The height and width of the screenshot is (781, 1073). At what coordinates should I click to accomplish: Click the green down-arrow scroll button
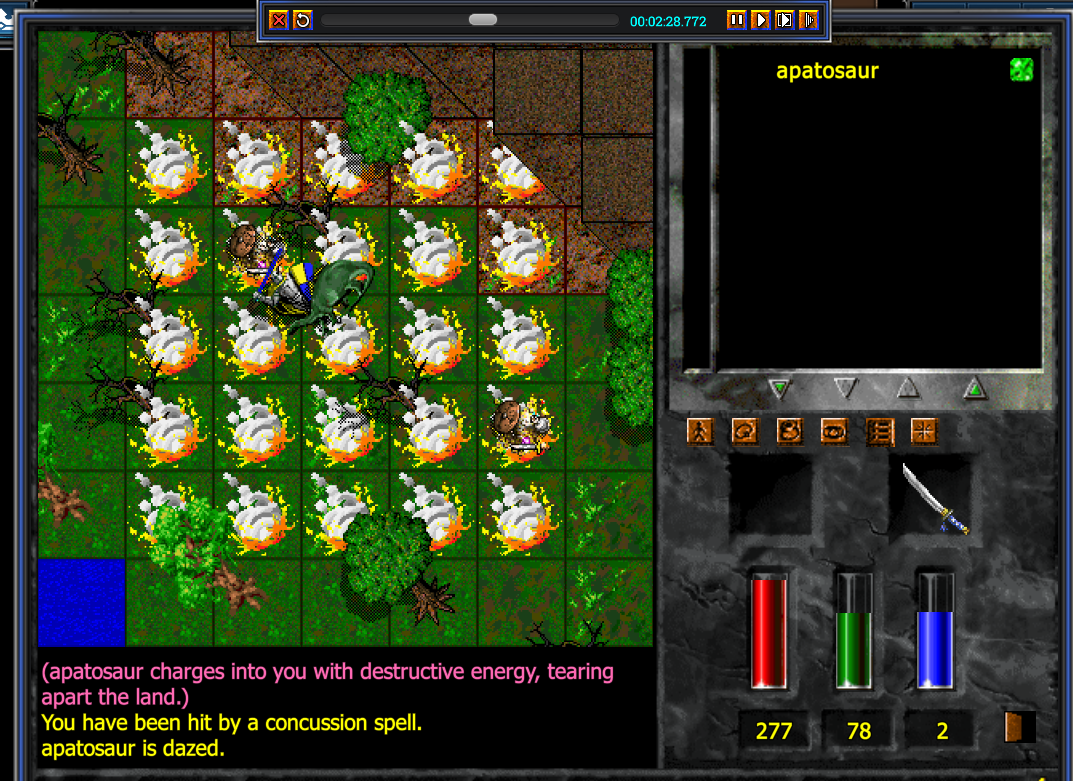coord(780,388)
